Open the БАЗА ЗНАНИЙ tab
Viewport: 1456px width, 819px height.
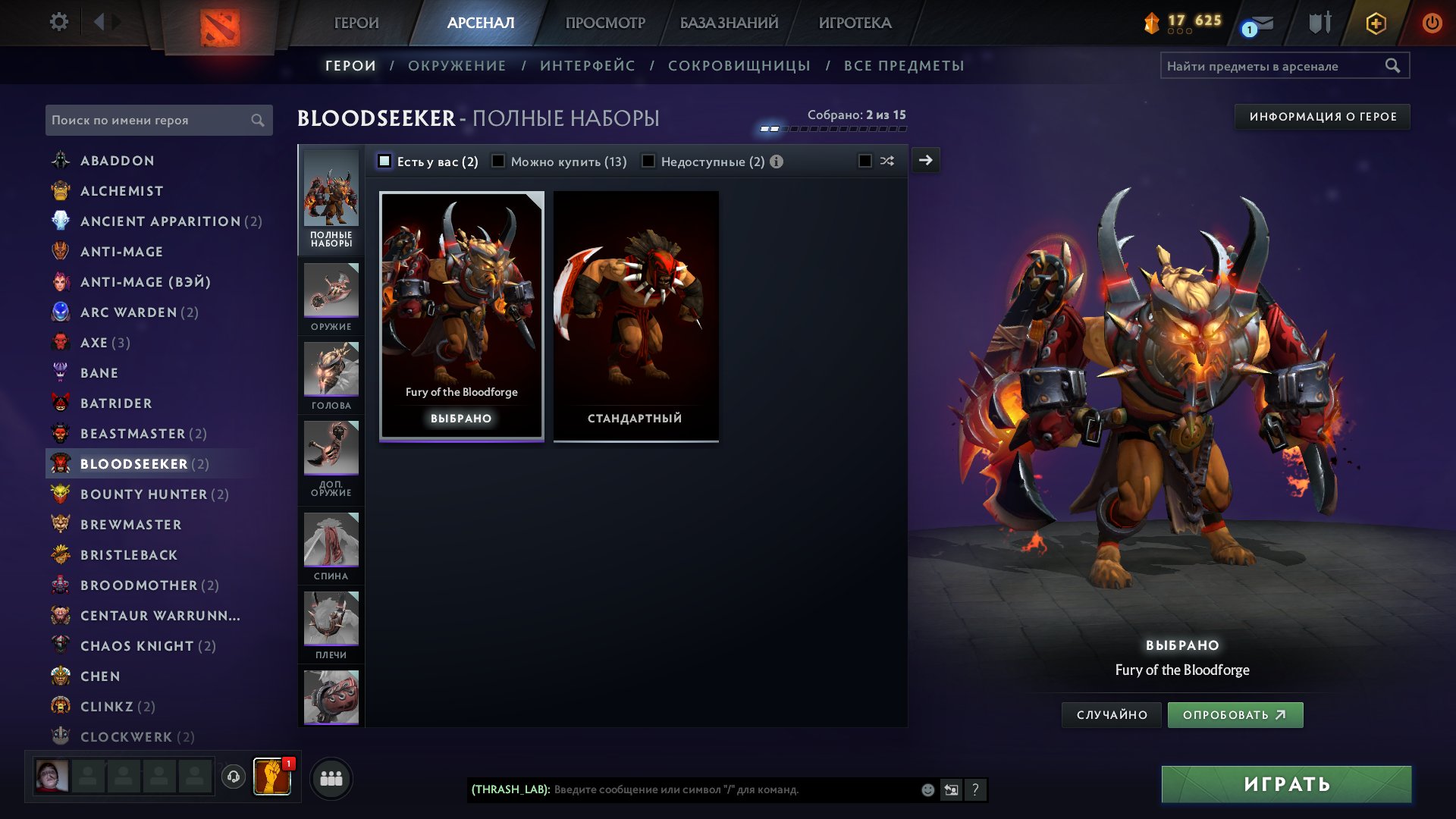[x=729, y=23]
